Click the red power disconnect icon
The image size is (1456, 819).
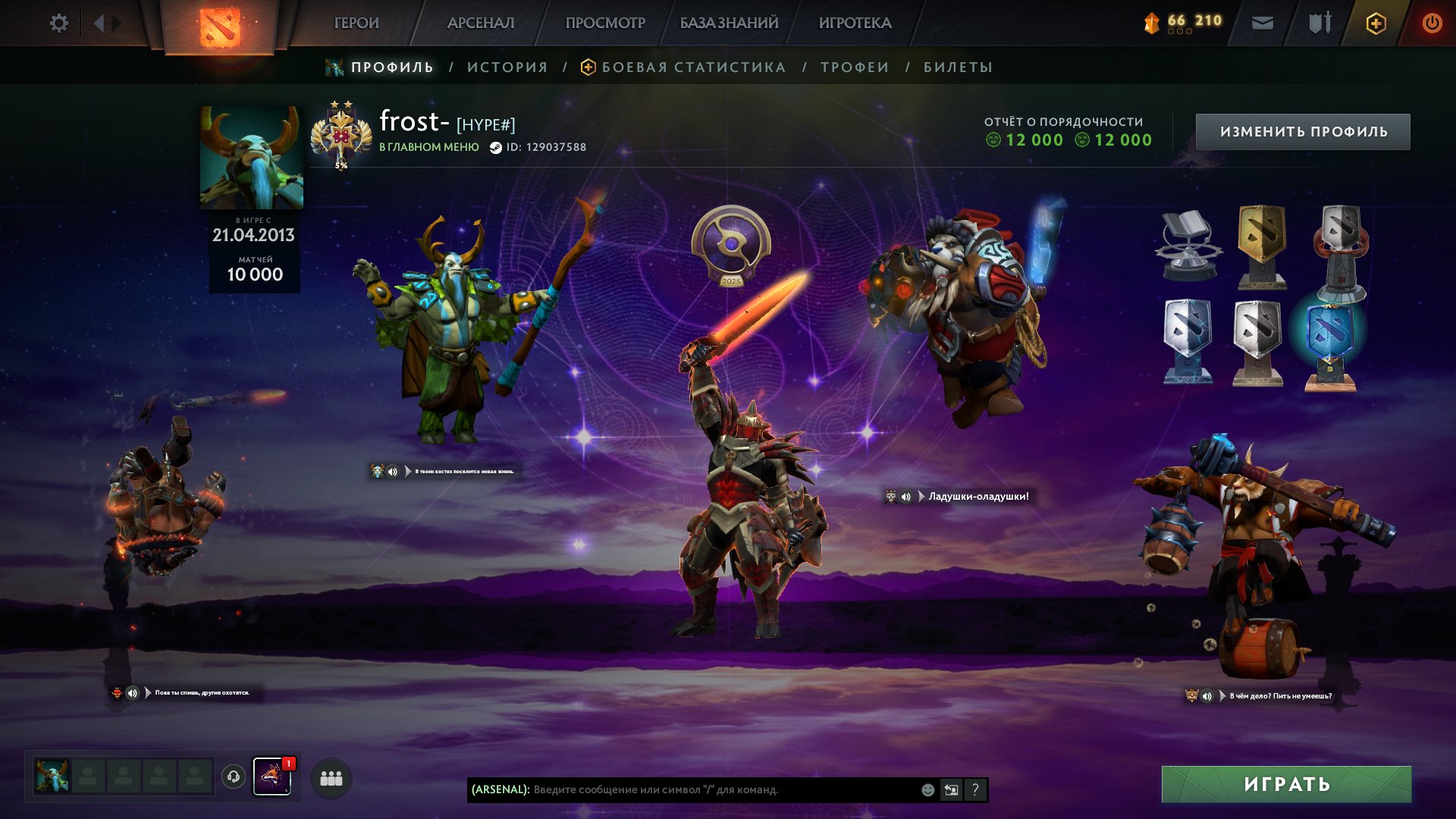point(1432,23)
